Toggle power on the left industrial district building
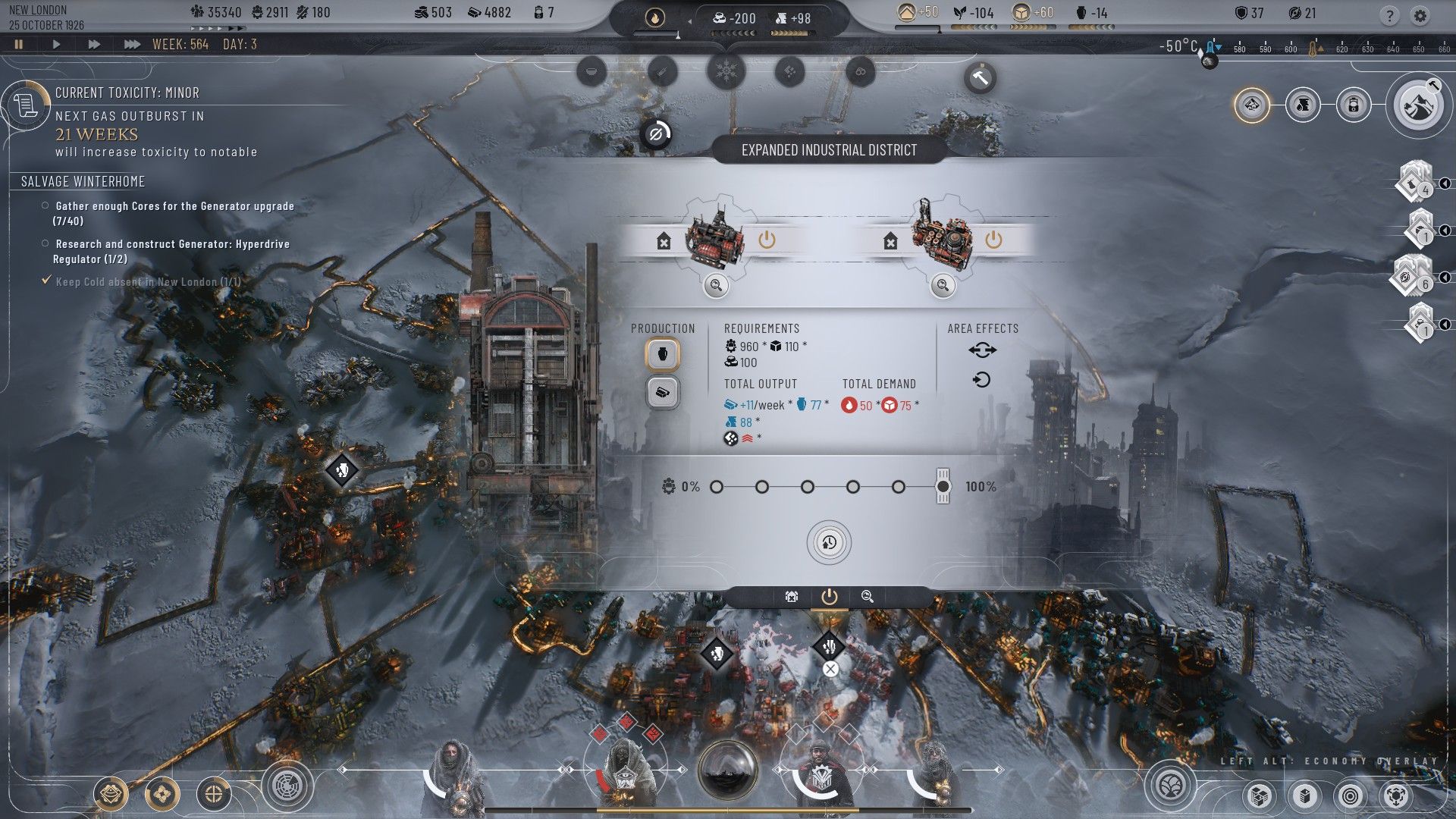Viewport: 1456px width, 819px height. [766, 240]
